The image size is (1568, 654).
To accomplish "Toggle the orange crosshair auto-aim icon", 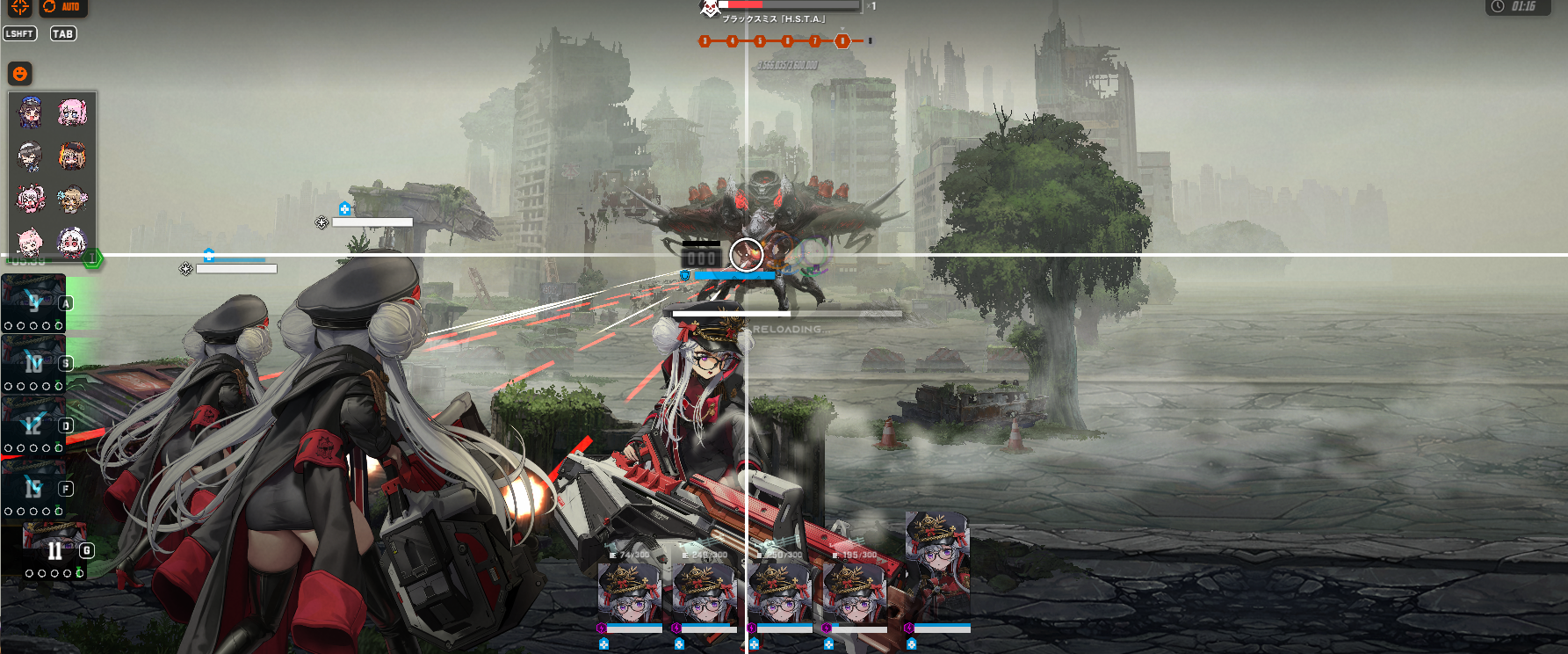I will (x=19, y=7).
